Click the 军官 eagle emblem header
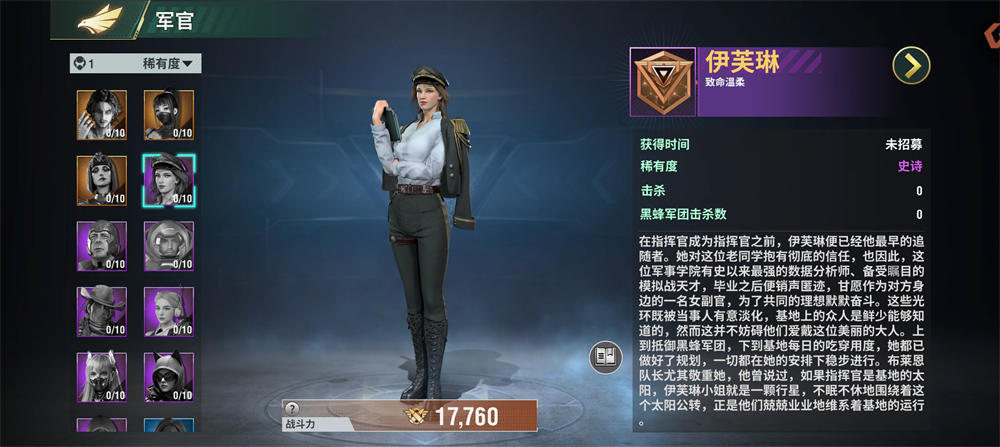 (100, 18)
